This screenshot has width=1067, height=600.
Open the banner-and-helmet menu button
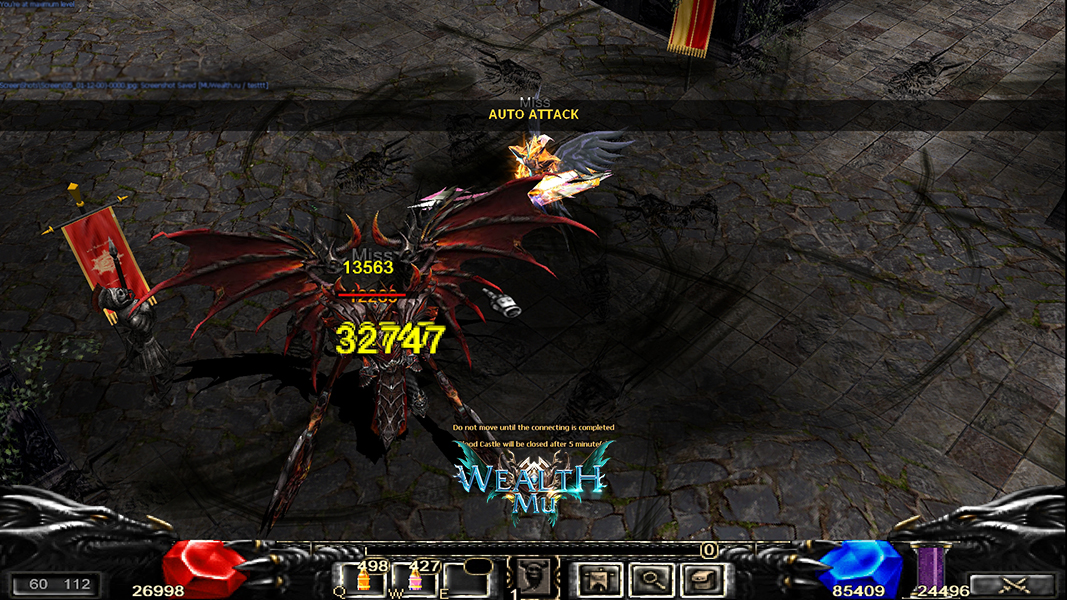(x=597, y=578)
